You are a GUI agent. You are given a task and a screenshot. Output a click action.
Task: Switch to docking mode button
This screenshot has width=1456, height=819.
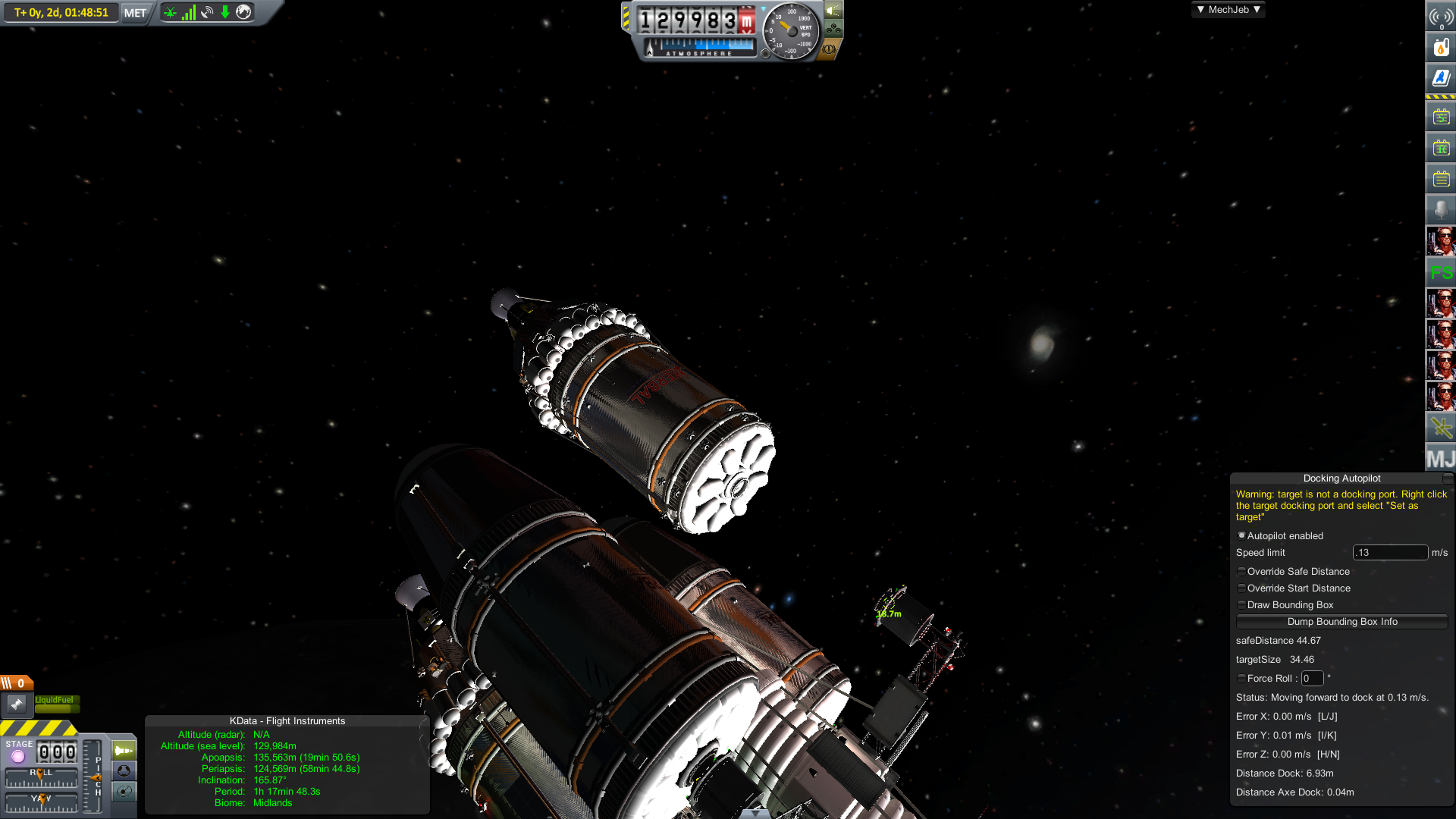pyautogui.click(x=124, y=771)
